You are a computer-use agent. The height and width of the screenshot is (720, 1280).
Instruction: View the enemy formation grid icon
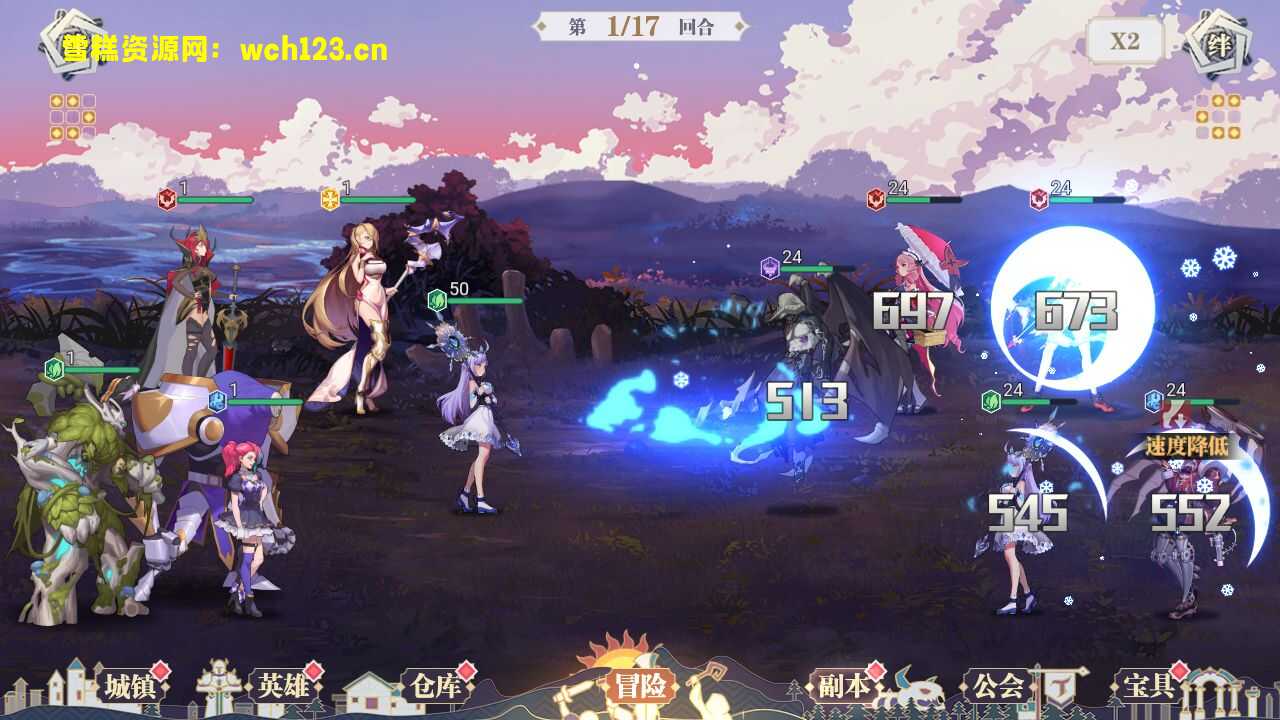pos(1218,117)
